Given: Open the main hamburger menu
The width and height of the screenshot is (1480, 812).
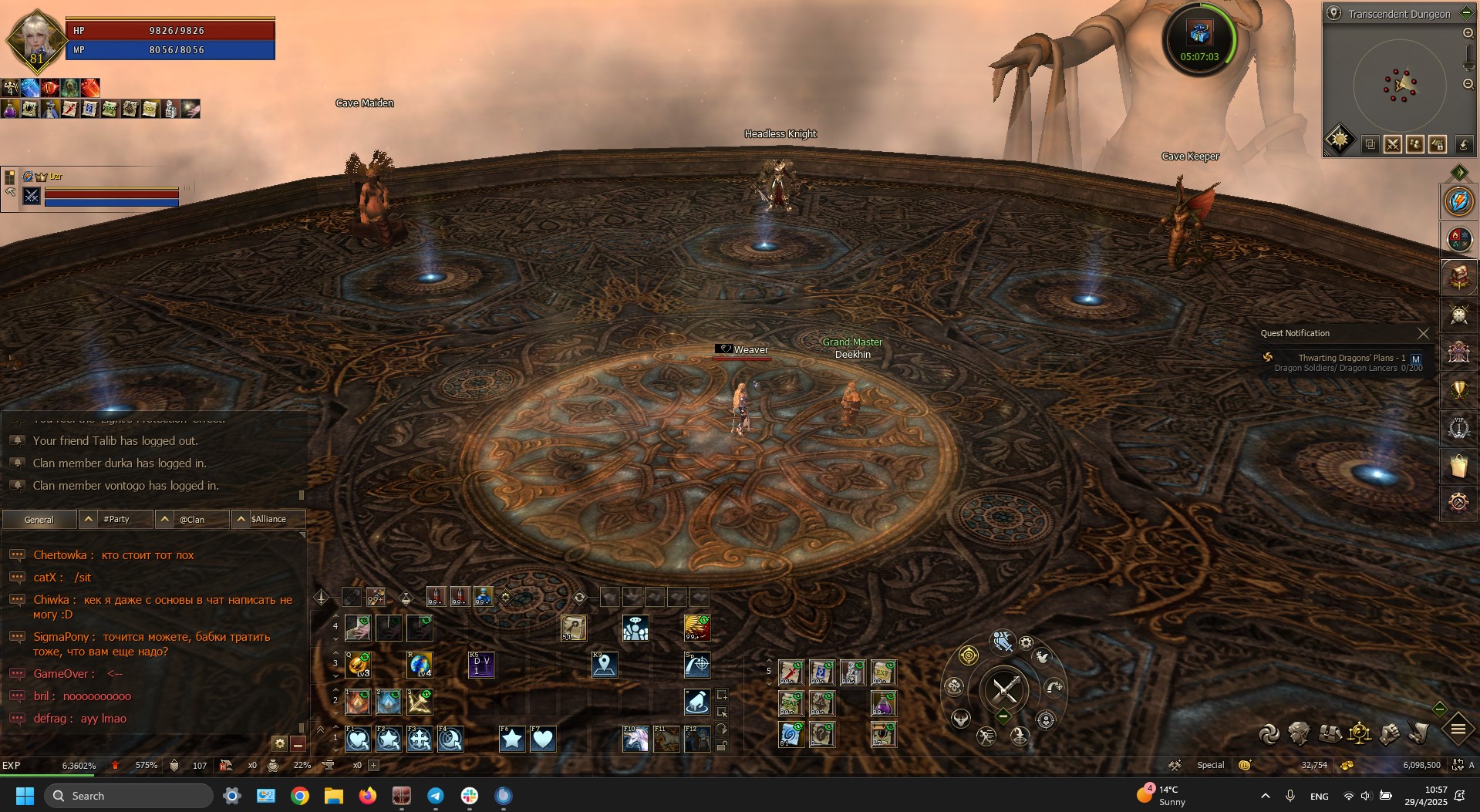Looking at the screenshot, I should point(1458,729).
